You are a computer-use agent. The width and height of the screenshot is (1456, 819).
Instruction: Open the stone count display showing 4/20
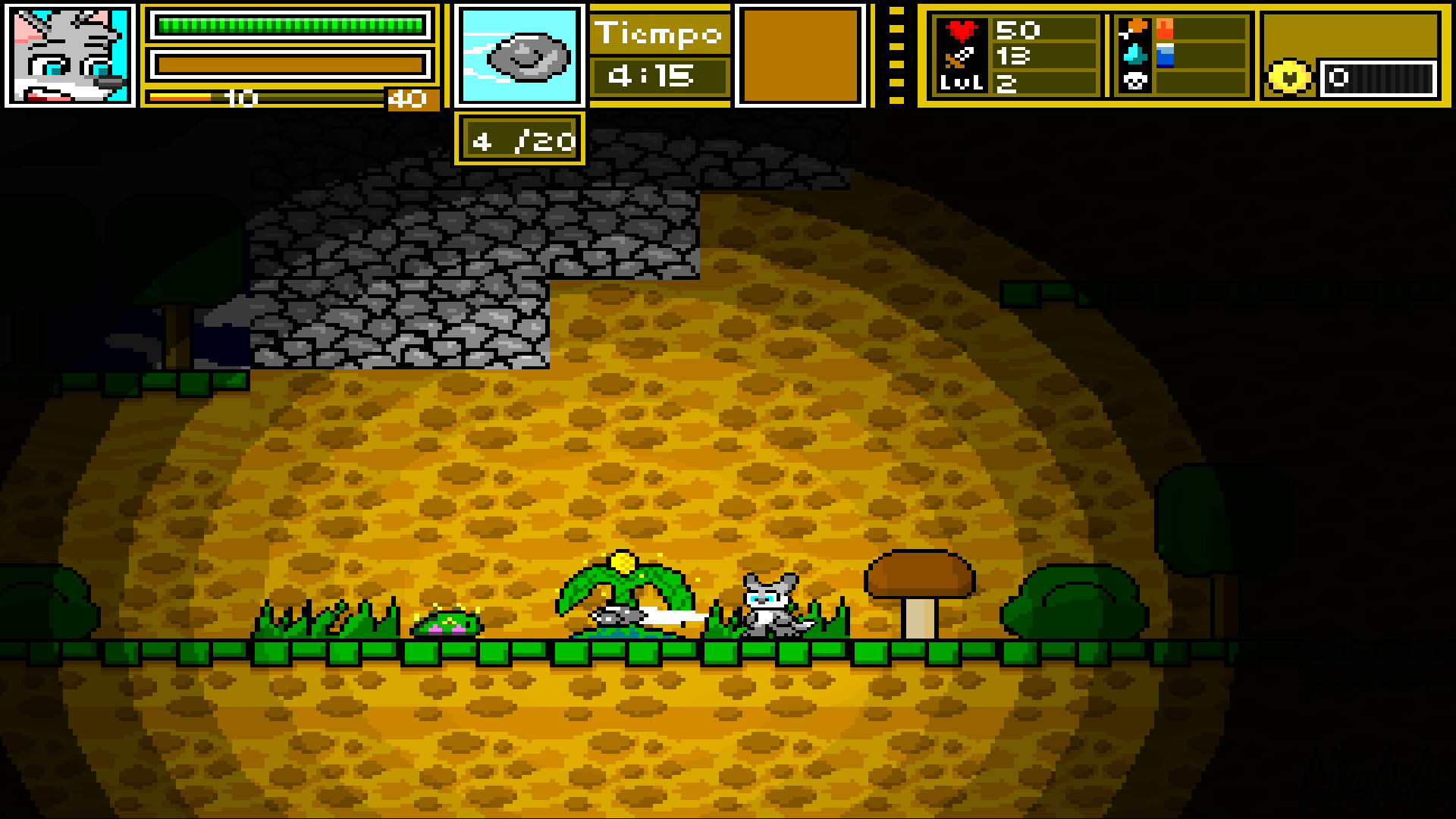click(x=520, y=140)
